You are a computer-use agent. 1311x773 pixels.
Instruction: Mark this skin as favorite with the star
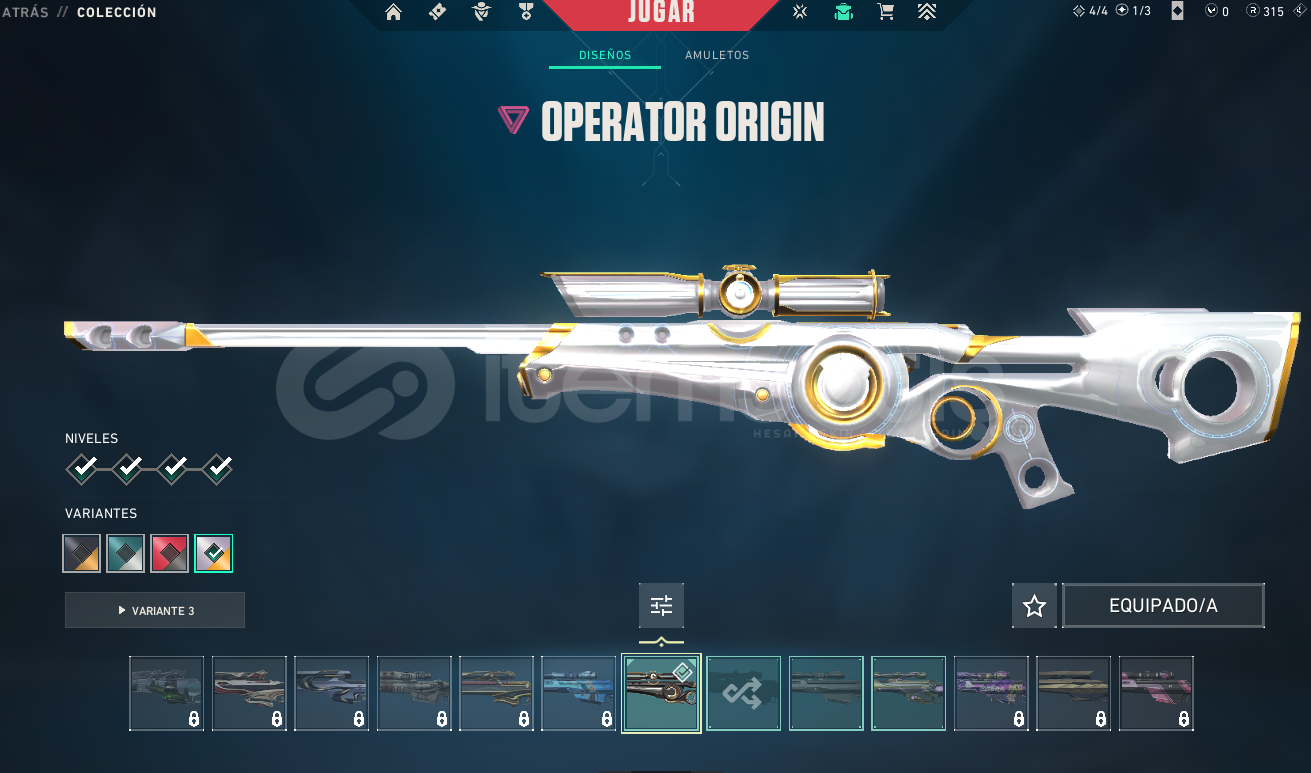click(x=1034, y=606)
